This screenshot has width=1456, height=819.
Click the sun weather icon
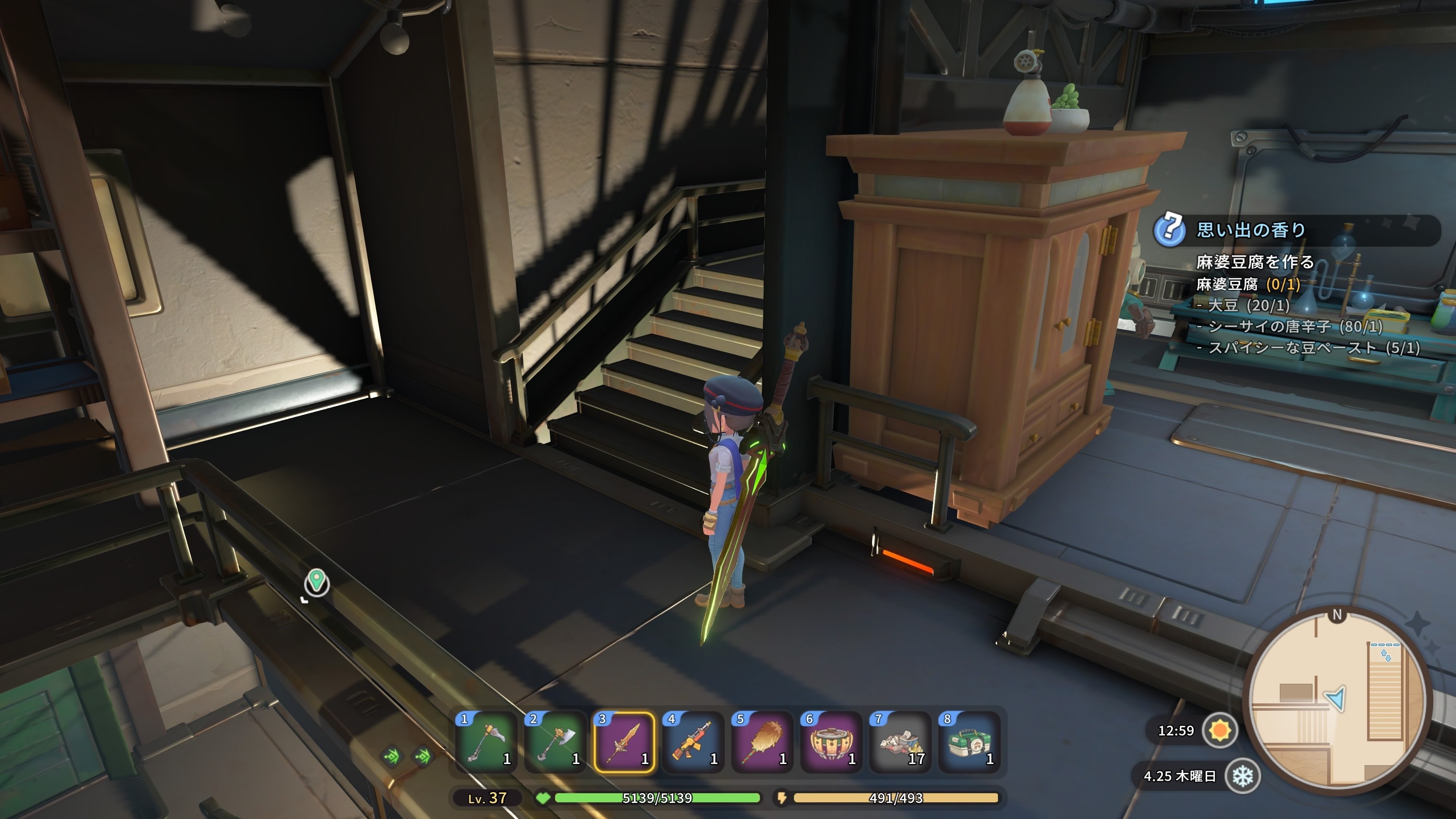[1220, 730]
